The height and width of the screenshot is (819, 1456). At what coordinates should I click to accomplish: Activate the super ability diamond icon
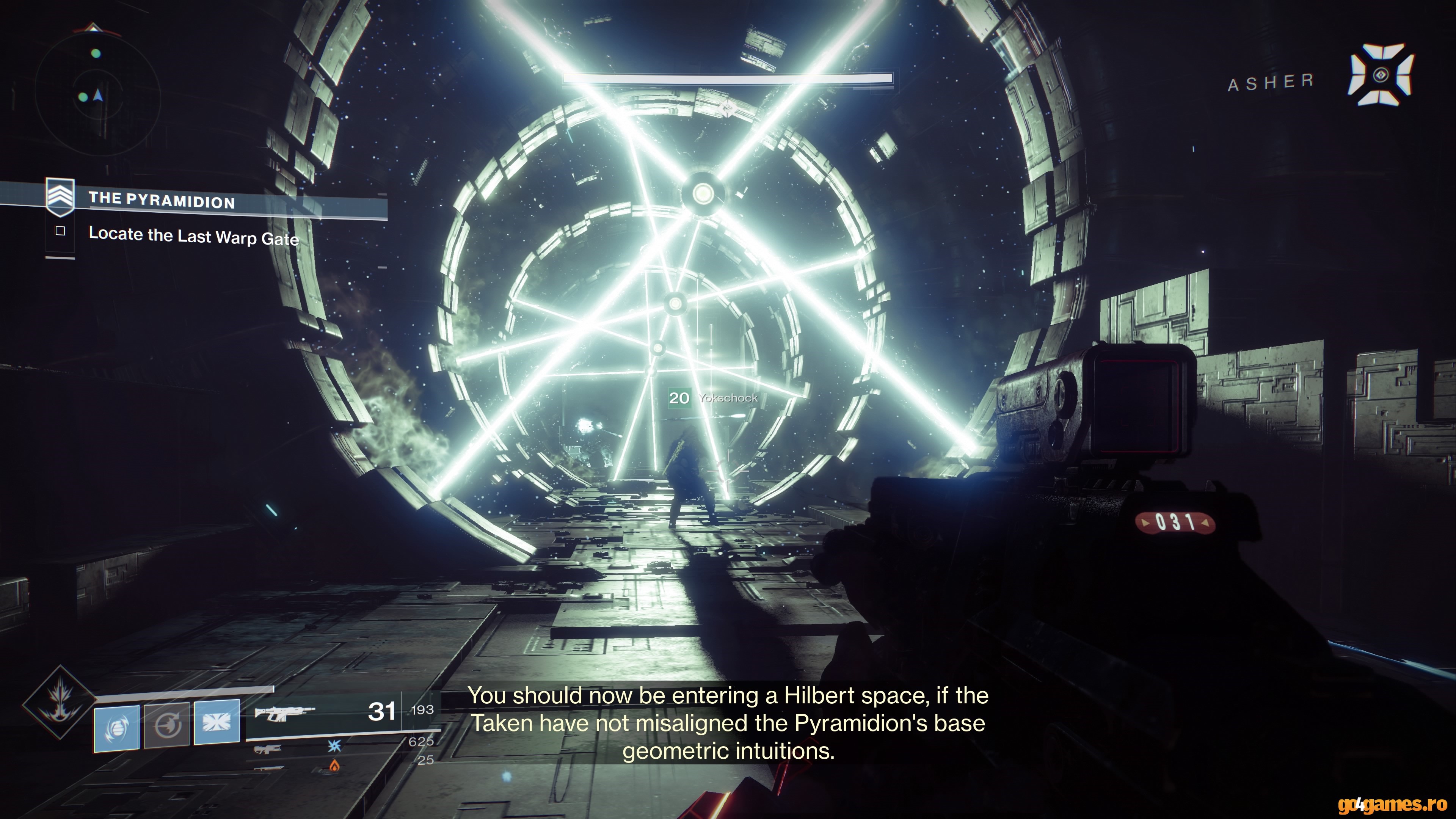point(60,703)
